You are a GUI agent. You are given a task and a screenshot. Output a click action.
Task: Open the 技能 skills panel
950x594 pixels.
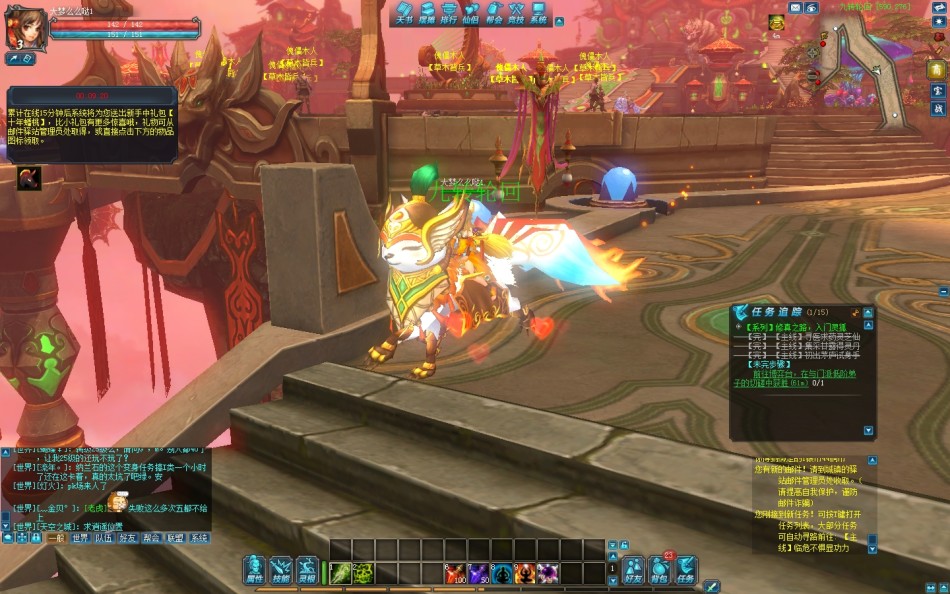[281, 570]
